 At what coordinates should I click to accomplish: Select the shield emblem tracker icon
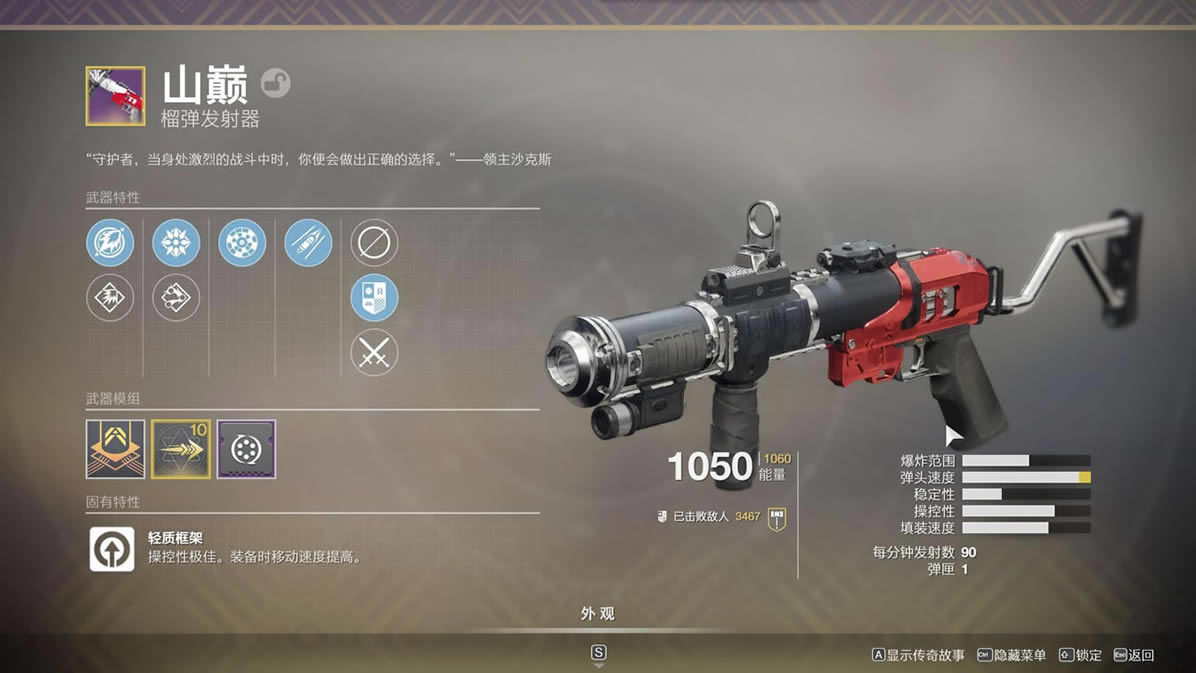374,298
